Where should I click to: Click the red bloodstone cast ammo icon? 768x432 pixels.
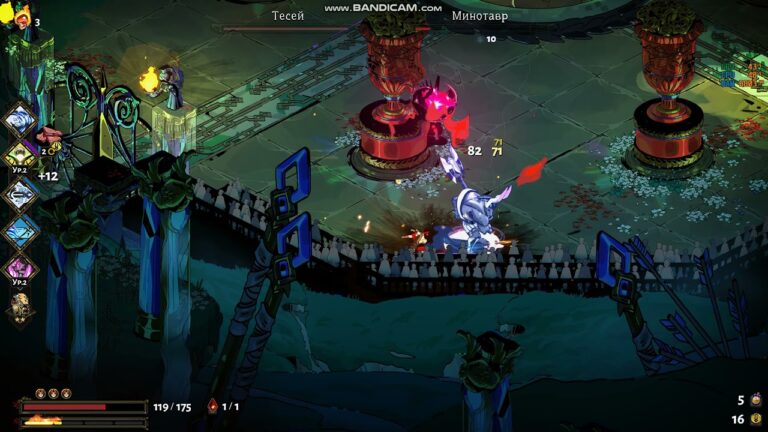212,406
